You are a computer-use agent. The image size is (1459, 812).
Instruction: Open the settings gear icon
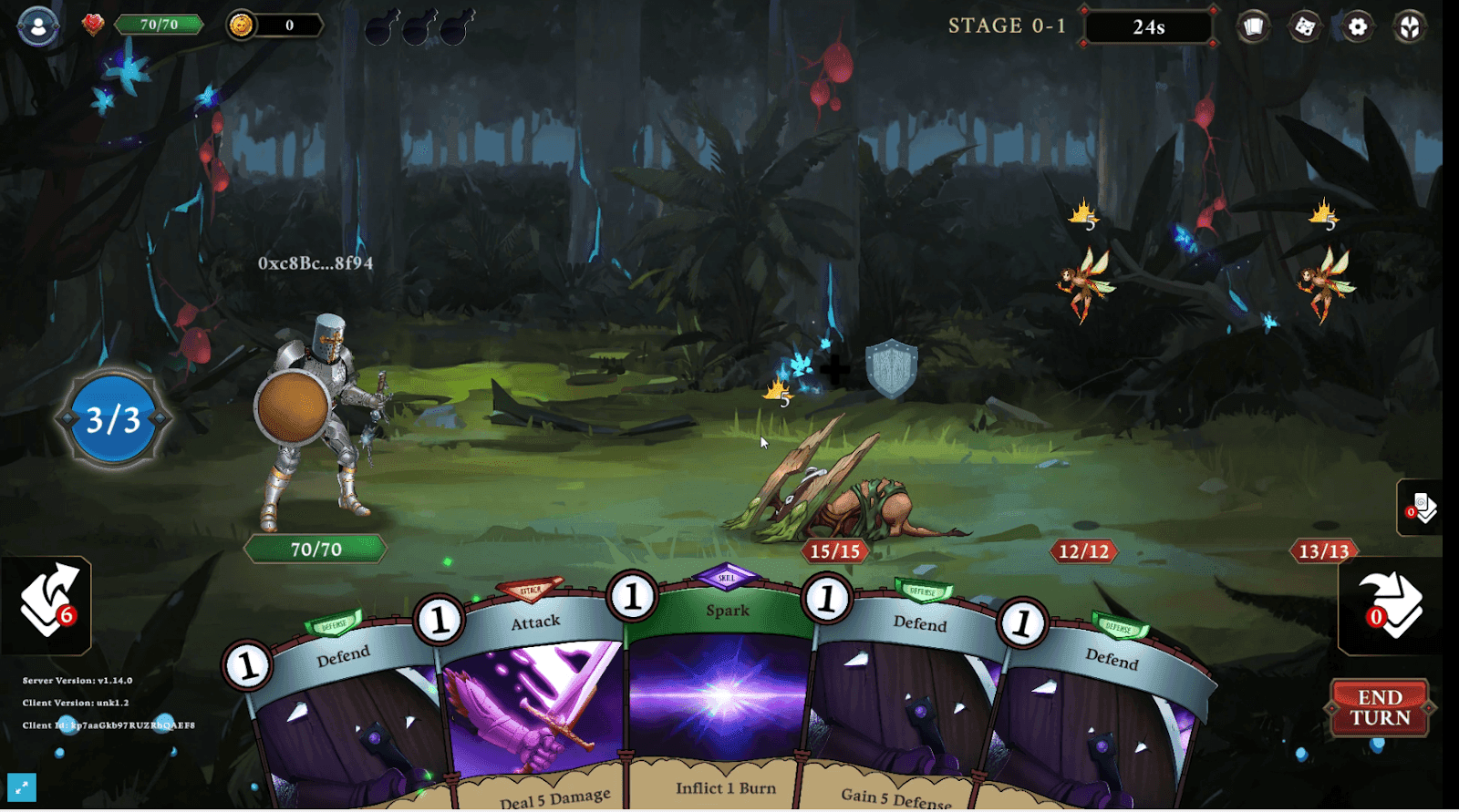click(x=1356, y=26)
